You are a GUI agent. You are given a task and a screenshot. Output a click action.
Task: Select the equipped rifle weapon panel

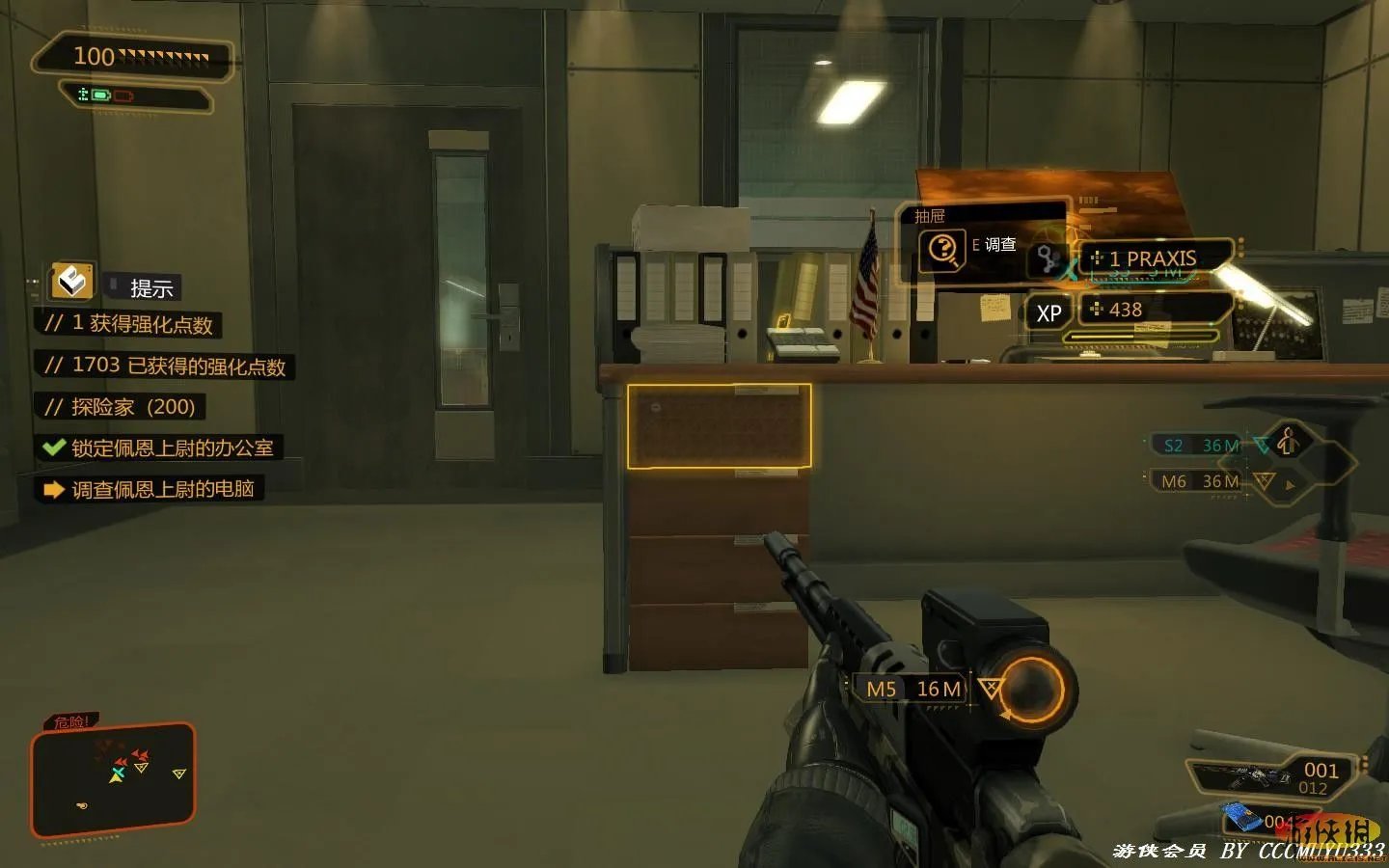click(x=1271, y=777)
